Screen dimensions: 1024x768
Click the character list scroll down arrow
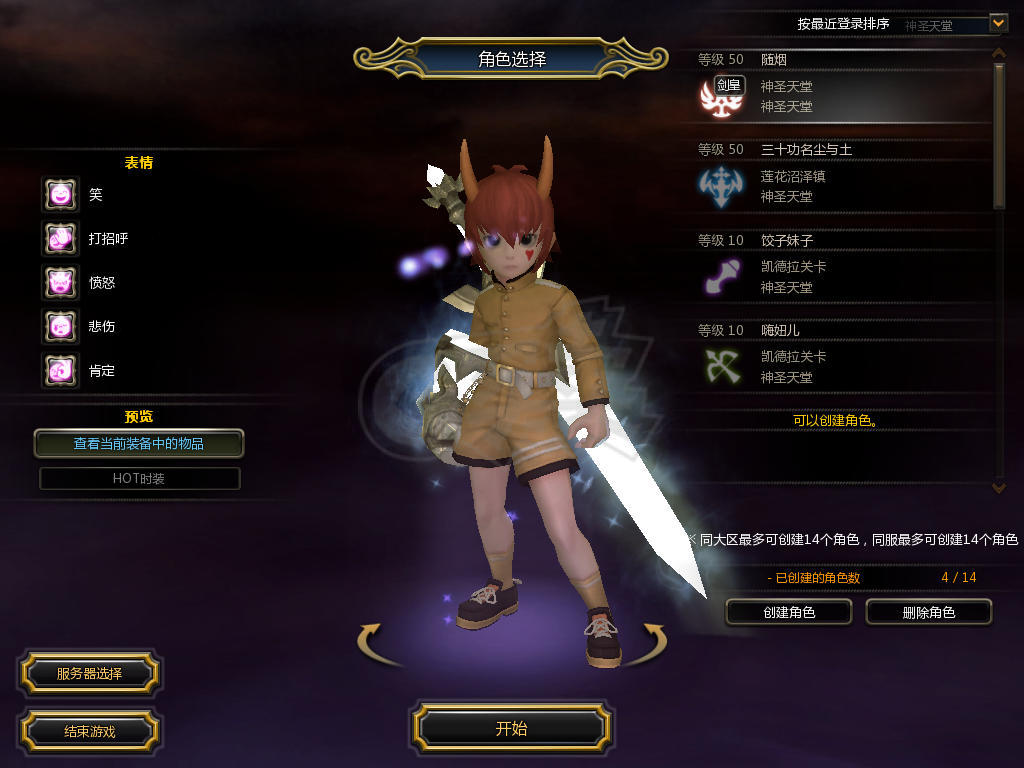[998, 487]
